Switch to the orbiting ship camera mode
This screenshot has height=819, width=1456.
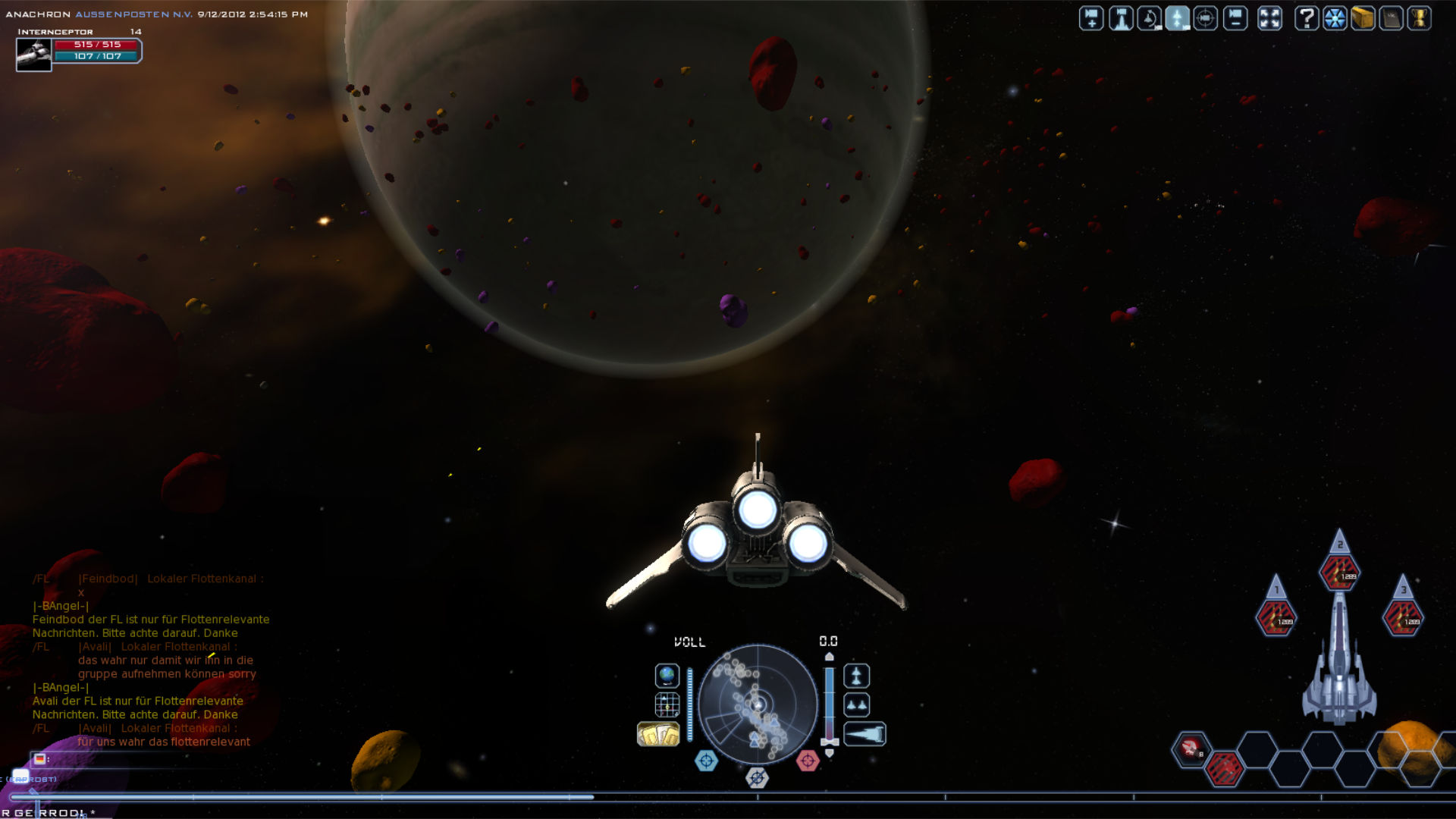[1150, 18]
